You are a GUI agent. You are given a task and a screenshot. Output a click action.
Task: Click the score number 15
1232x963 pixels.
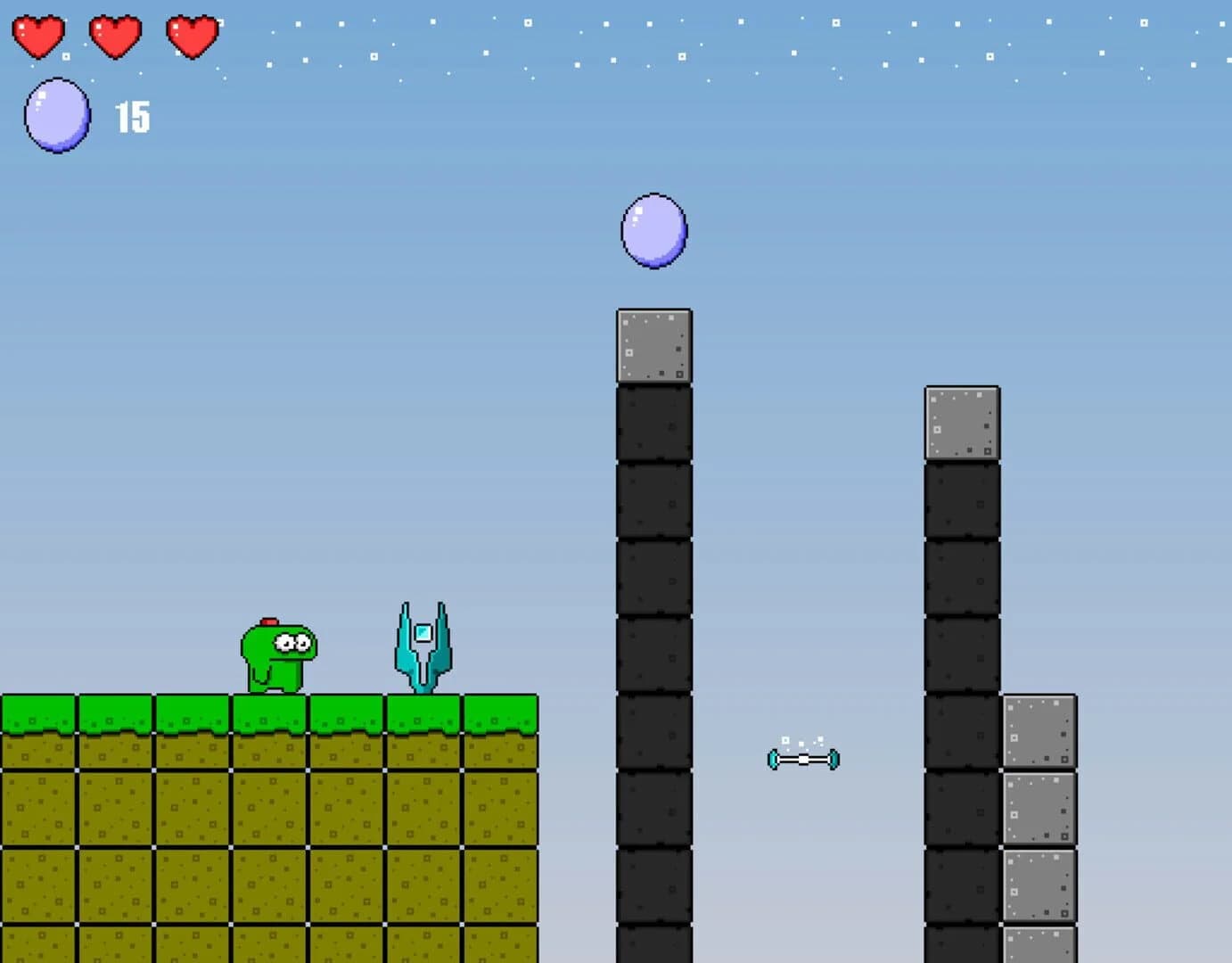click(132, 116)
